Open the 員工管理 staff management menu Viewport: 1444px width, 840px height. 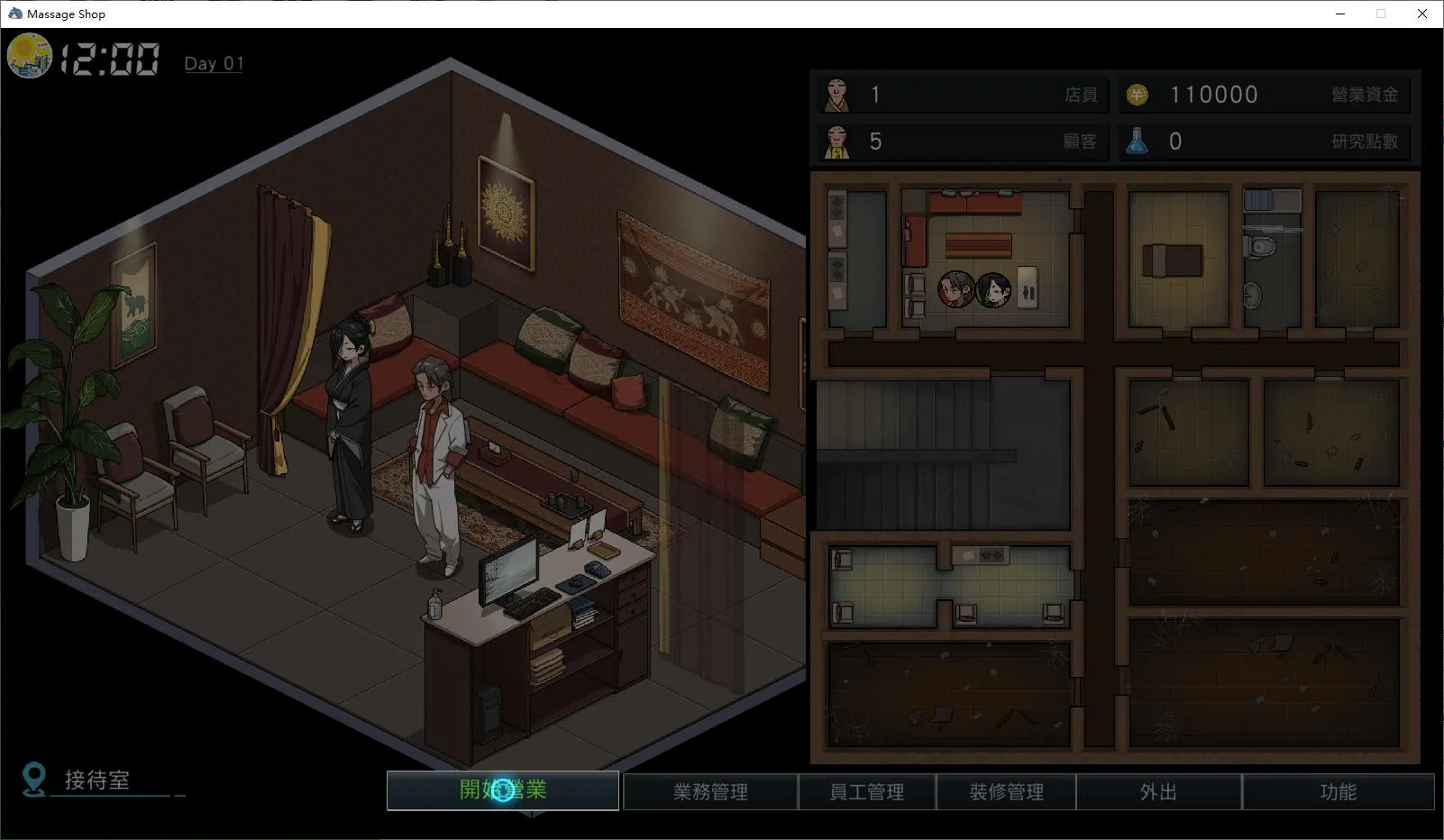pyautogui.click(x=866, y=791)
